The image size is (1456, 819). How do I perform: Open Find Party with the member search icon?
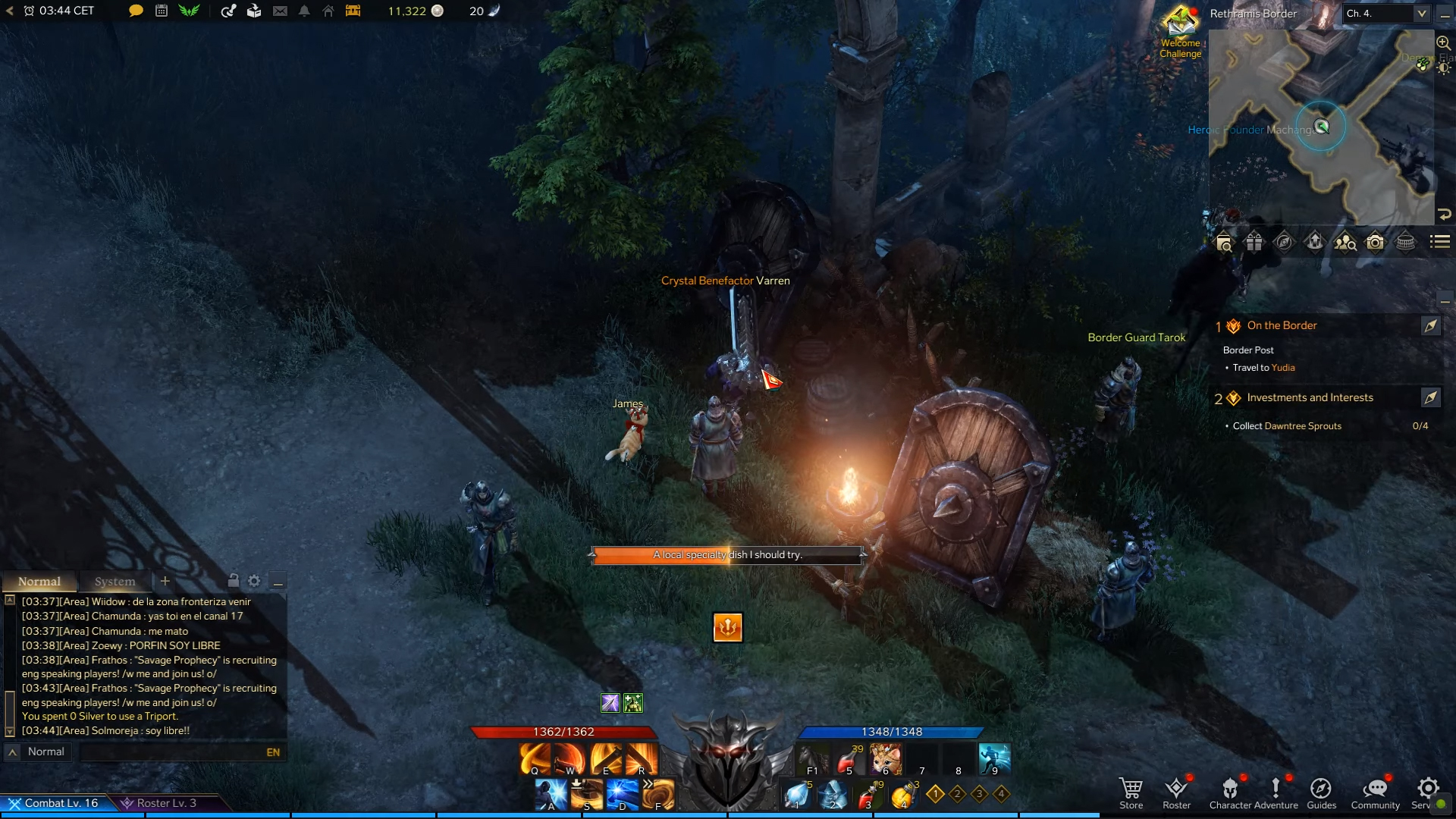tap(1345, 242)
